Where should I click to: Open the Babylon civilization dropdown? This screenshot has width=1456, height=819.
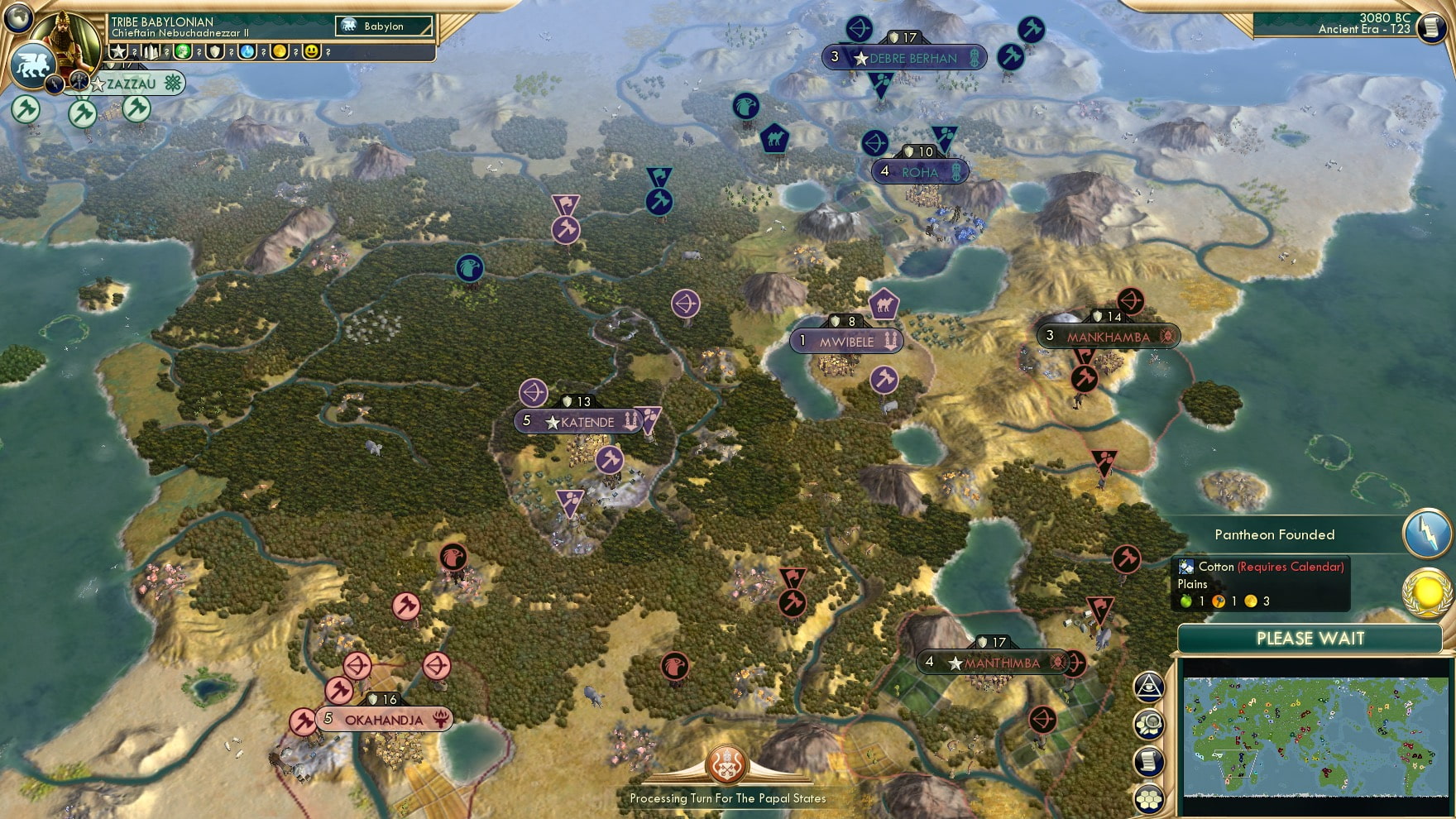tap(384, 26)
